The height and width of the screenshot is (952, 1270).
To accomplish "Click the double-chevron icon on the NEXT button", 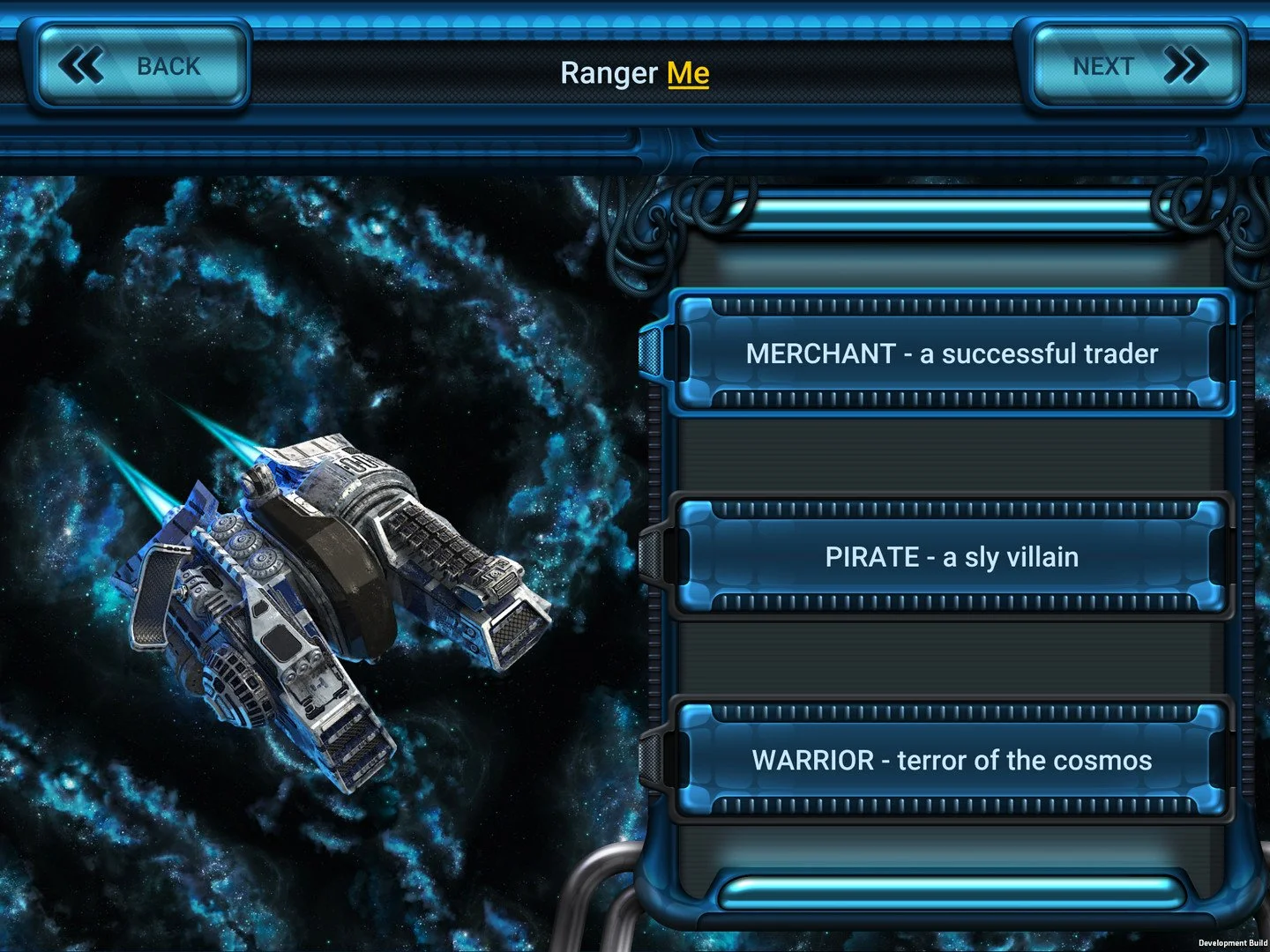I will [x=1187, y=63].
